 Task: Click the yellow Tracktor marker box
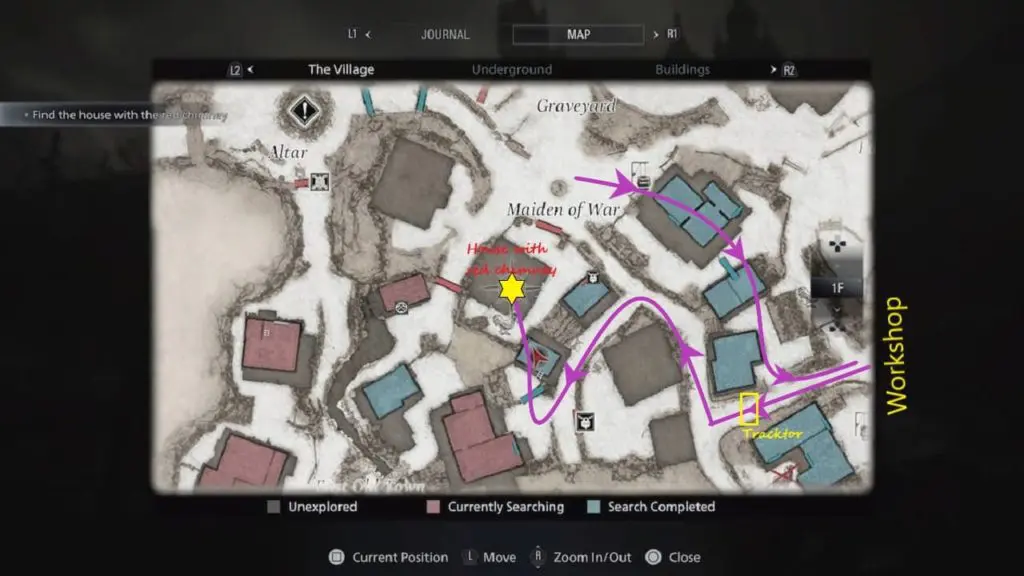749,408
